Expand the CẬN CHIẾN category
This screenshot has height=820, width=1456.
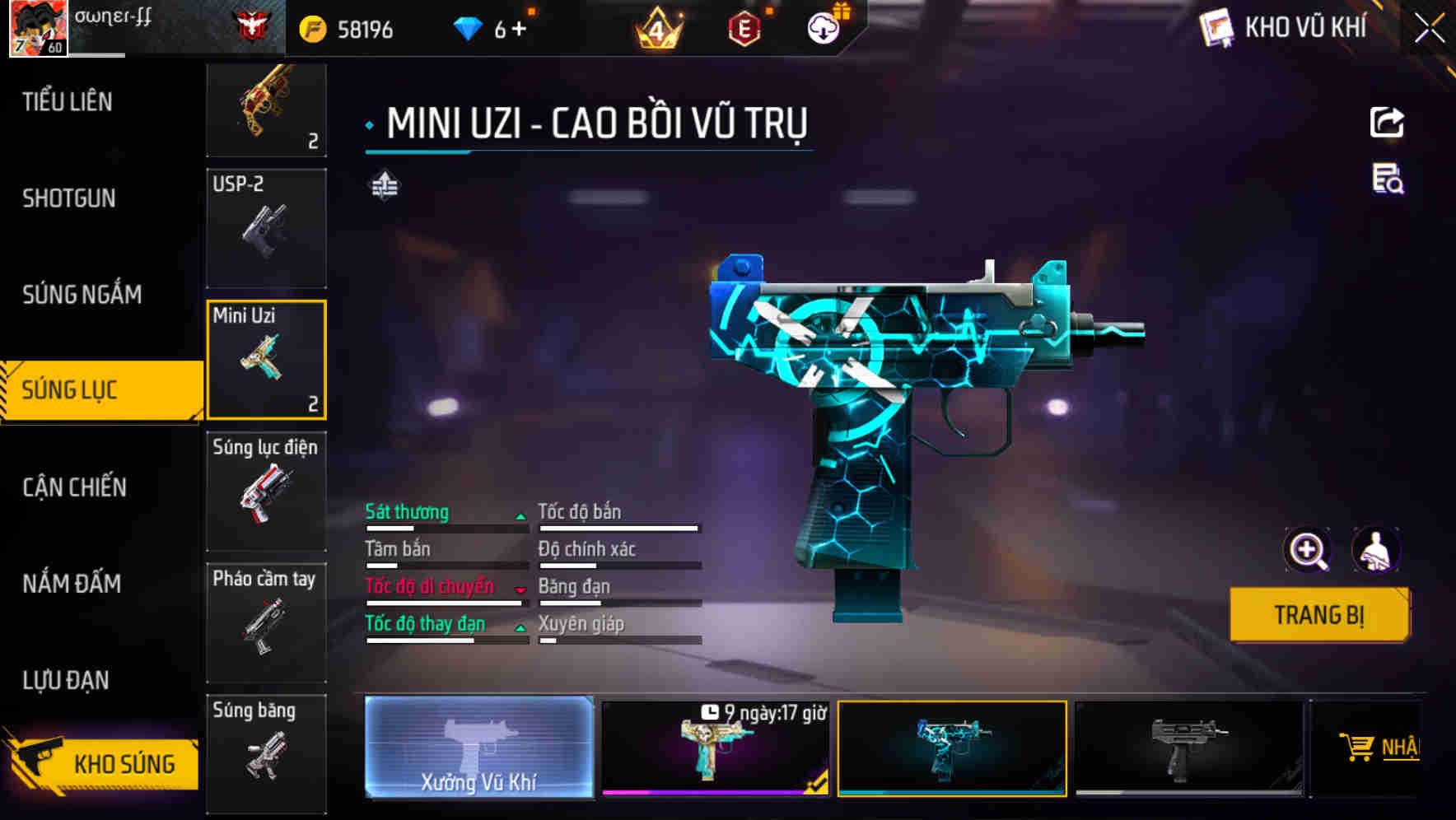pos(72,487)
